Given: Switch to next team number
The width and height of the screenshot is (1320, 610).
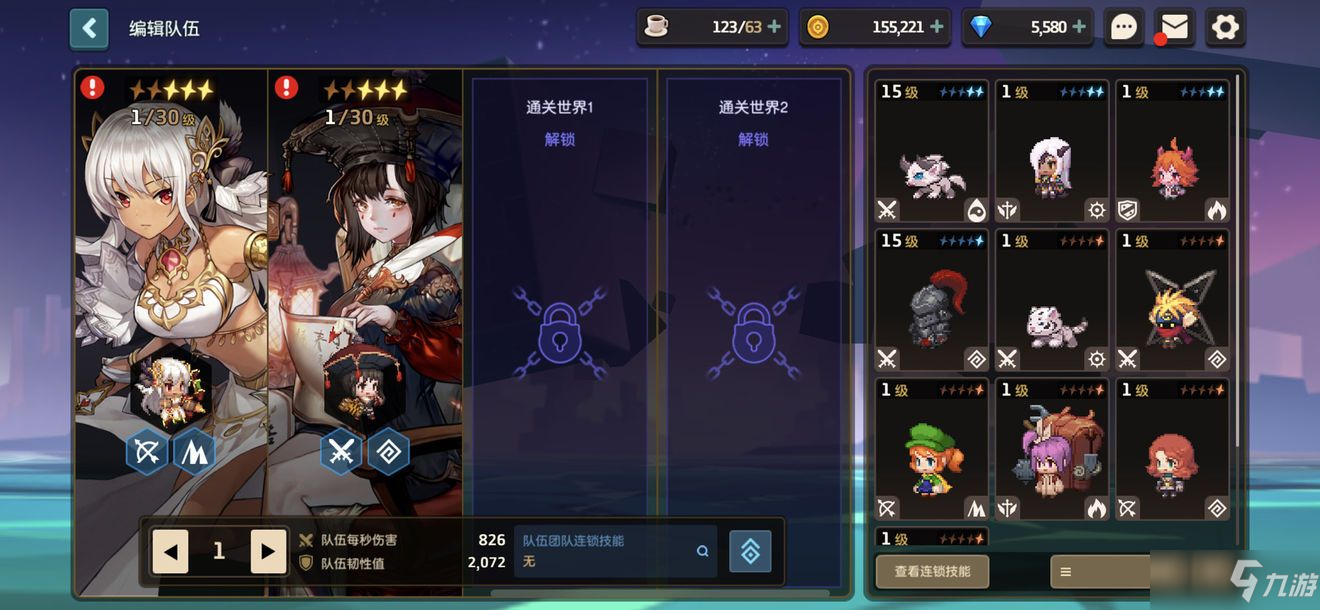Looking at the screenshot, I should 267,552.
